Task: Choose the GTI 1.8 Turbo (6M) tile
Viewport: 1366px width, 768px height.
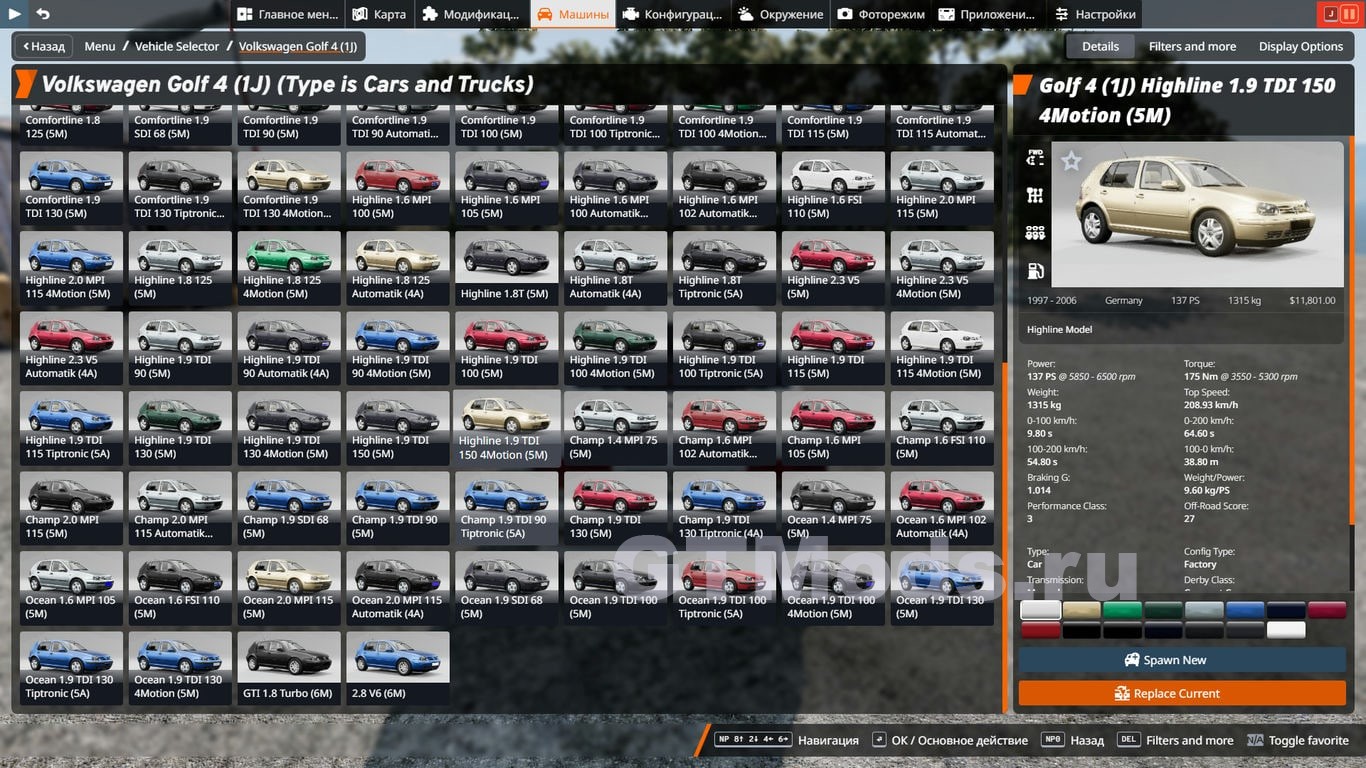Action: (x=289, y=670)
